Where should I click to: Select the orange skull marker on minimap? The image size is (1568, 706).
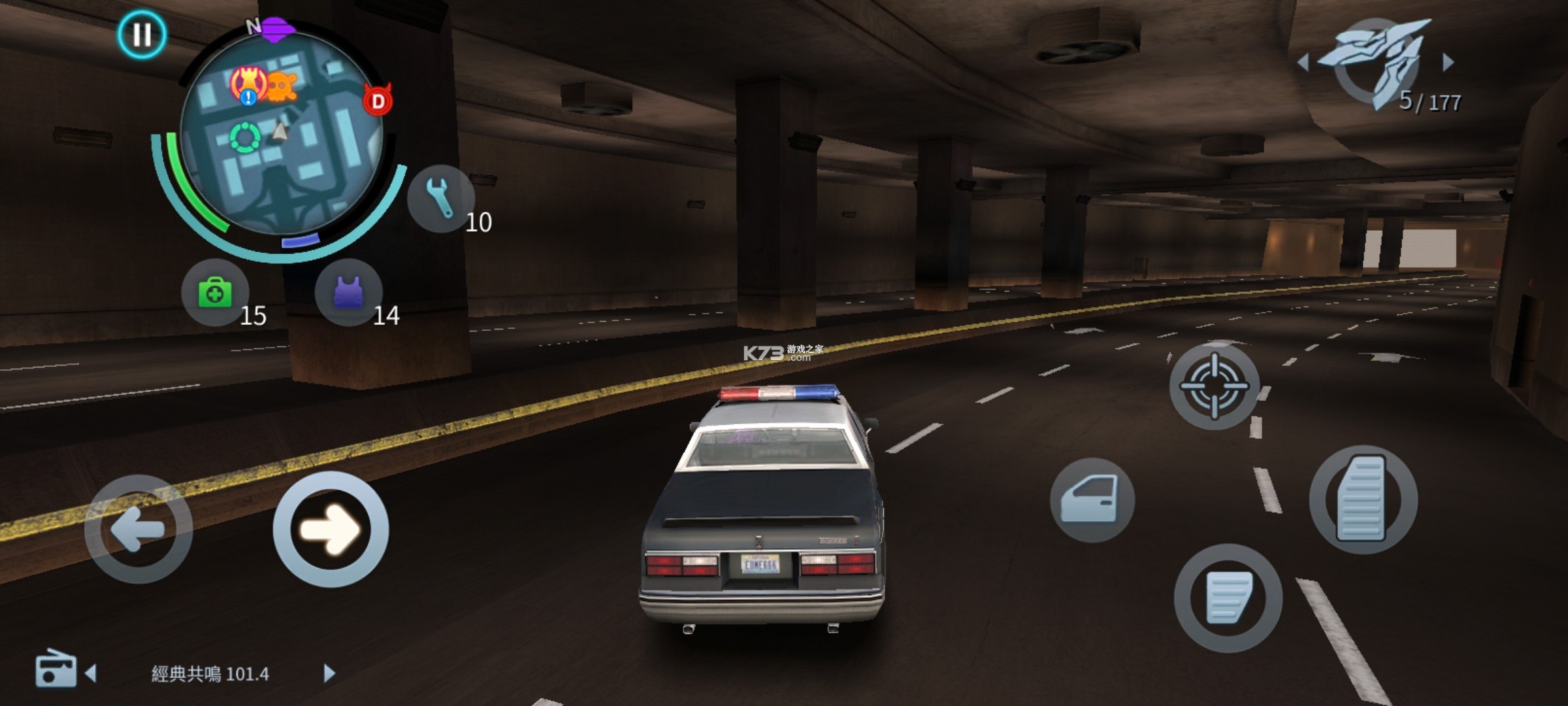point(282,86)
